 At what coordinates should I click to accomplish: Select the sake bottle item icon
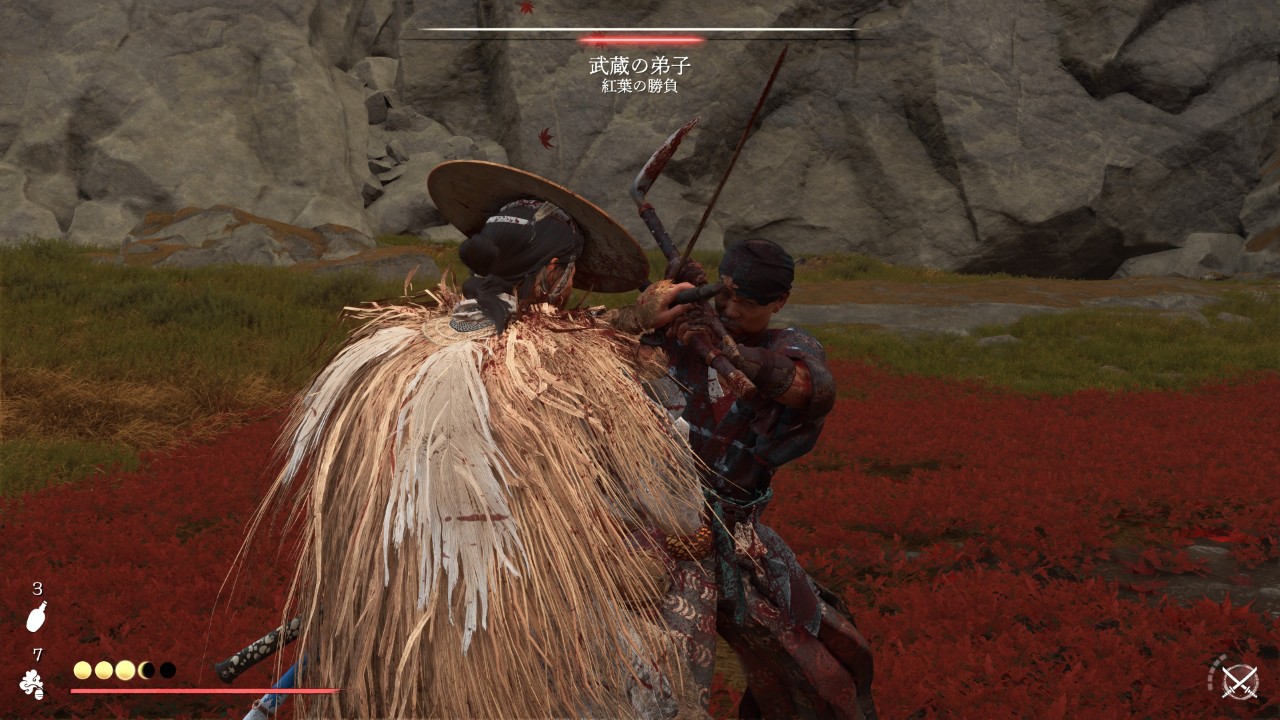pyautogui.click(x=36, y=616)
